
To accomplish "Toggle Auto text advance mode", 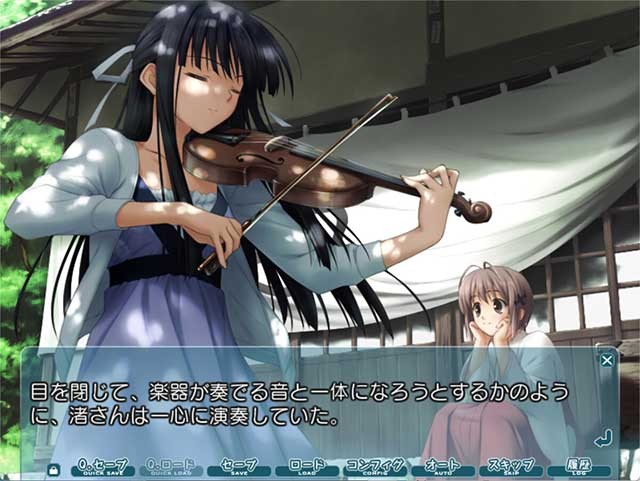I will point(443,467).
